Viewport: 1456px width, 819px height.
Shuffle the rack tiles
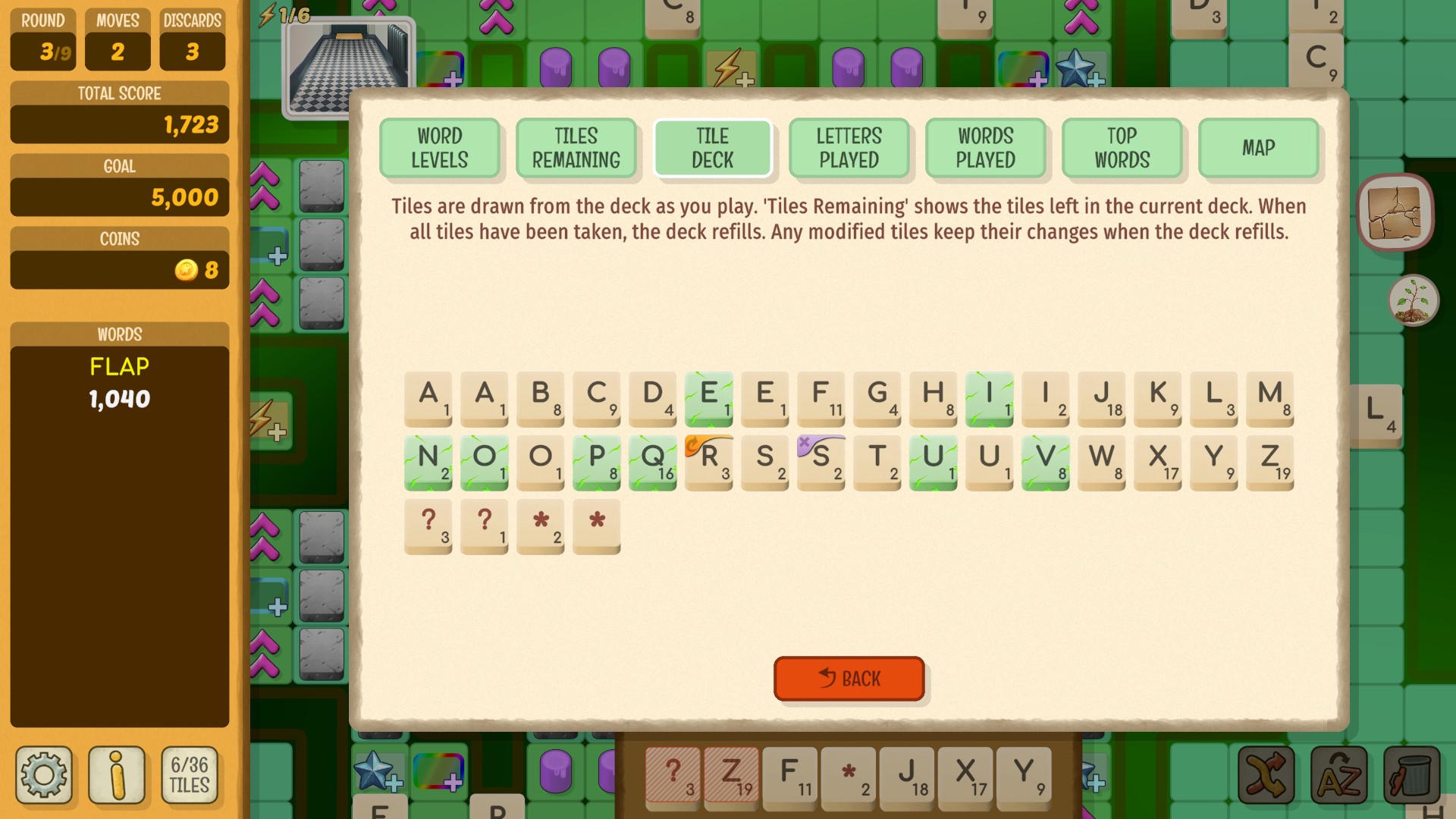(x=1266, y=775)
